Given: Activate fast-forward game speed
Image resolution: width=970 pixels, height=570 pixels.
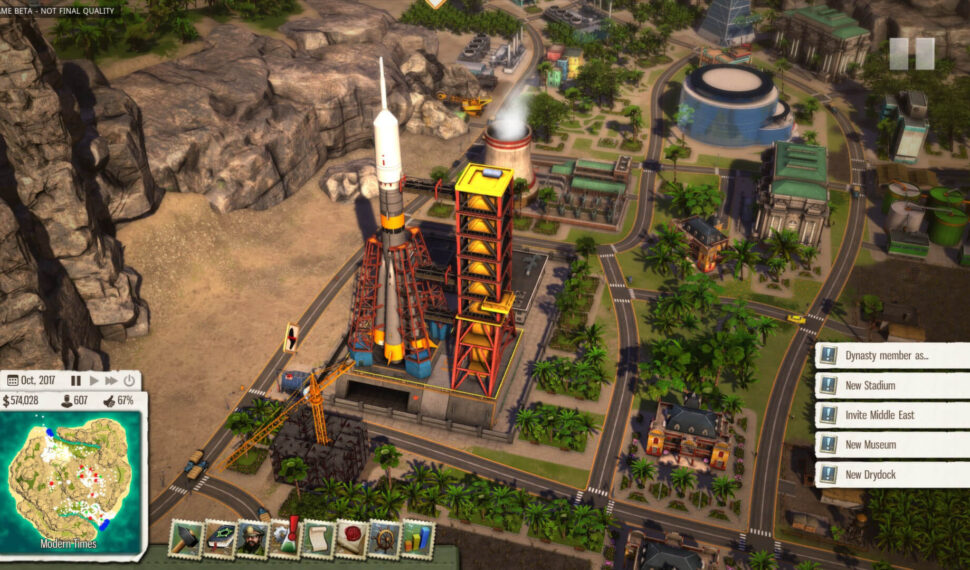Looking at the screenshot, I should [x=112, y=381].
